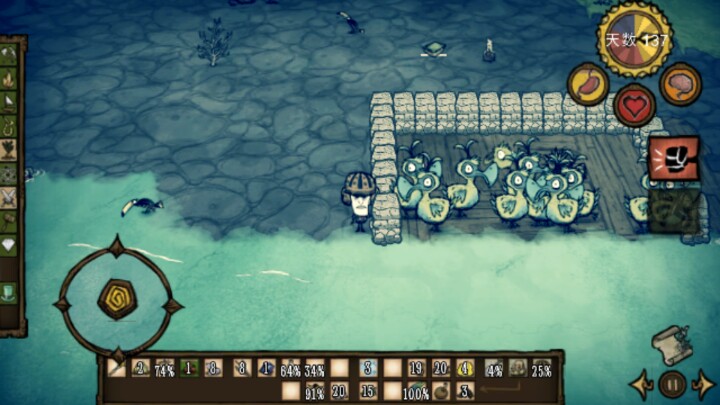The image size is (720, 405).
Task: Select the inventory item showing 64%
Action: point(290,368)
